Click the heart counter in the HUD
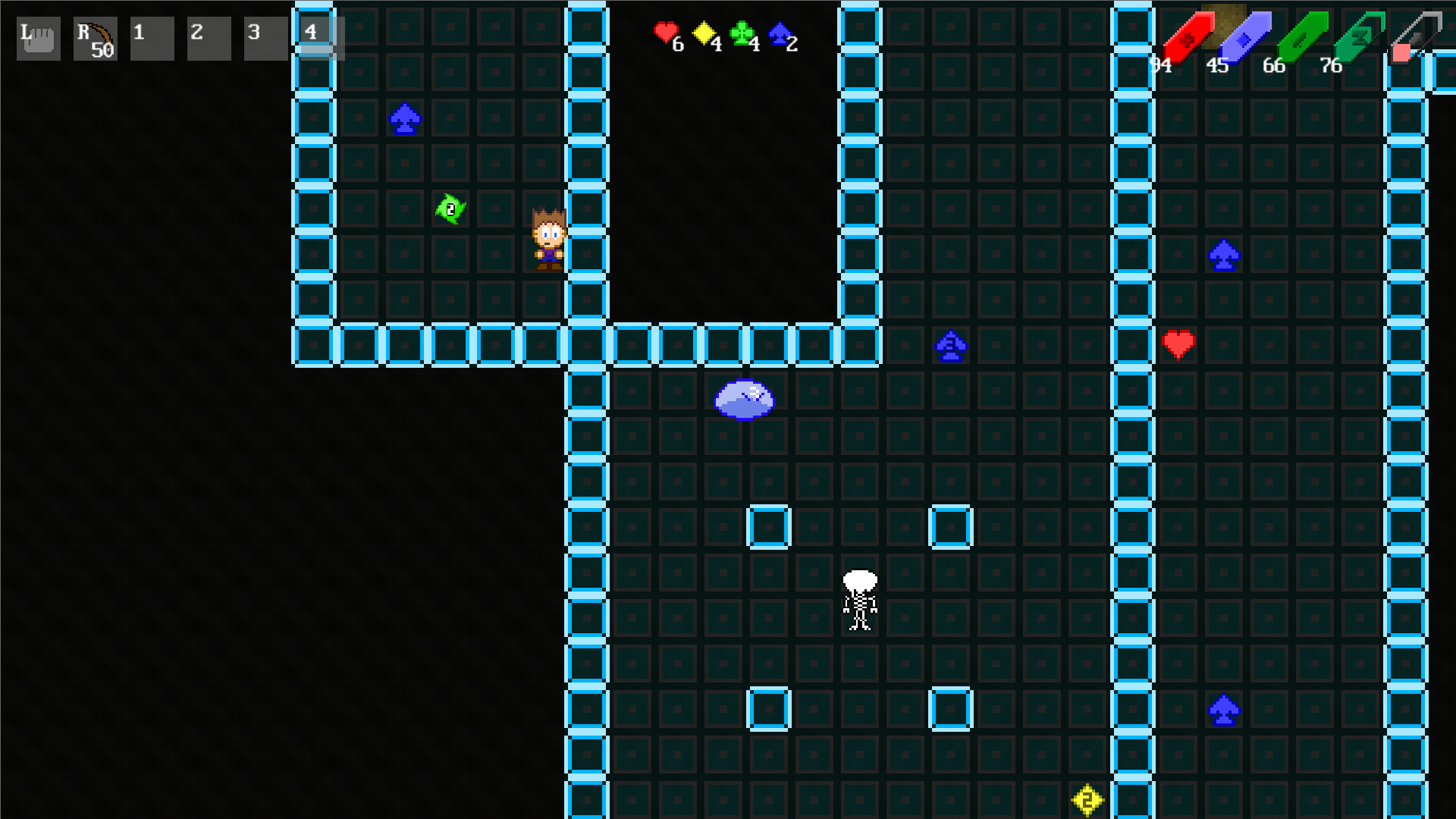Screen dimensions: 1456x819 [x=664, y=34]
